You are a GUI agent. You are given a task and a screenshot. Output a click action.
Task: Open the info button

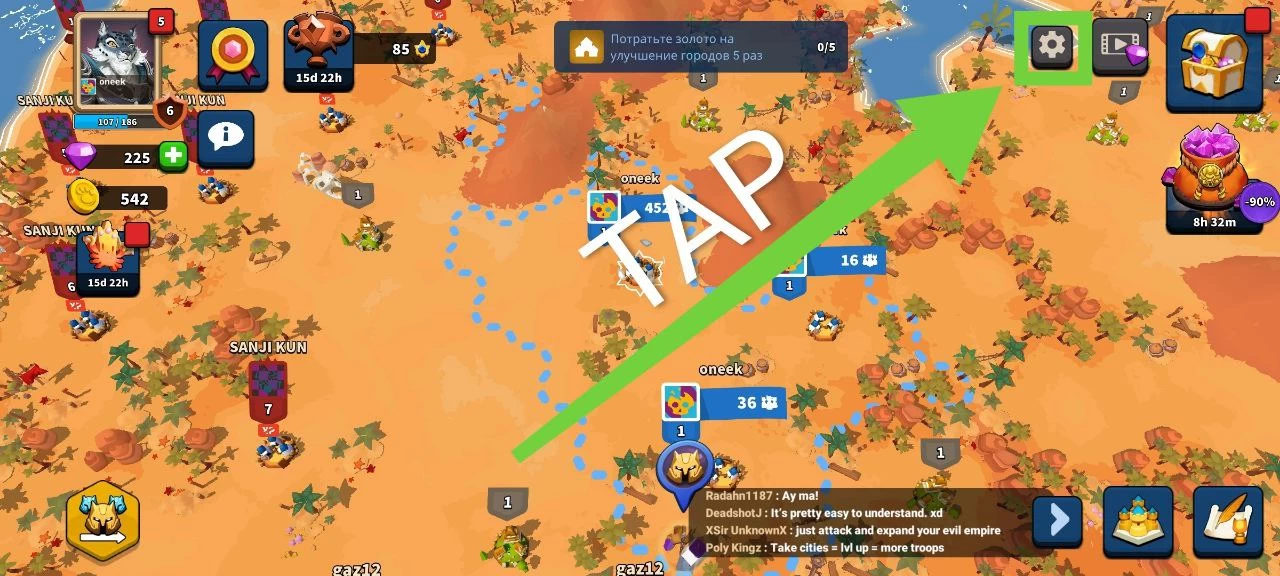click(225, 138)
